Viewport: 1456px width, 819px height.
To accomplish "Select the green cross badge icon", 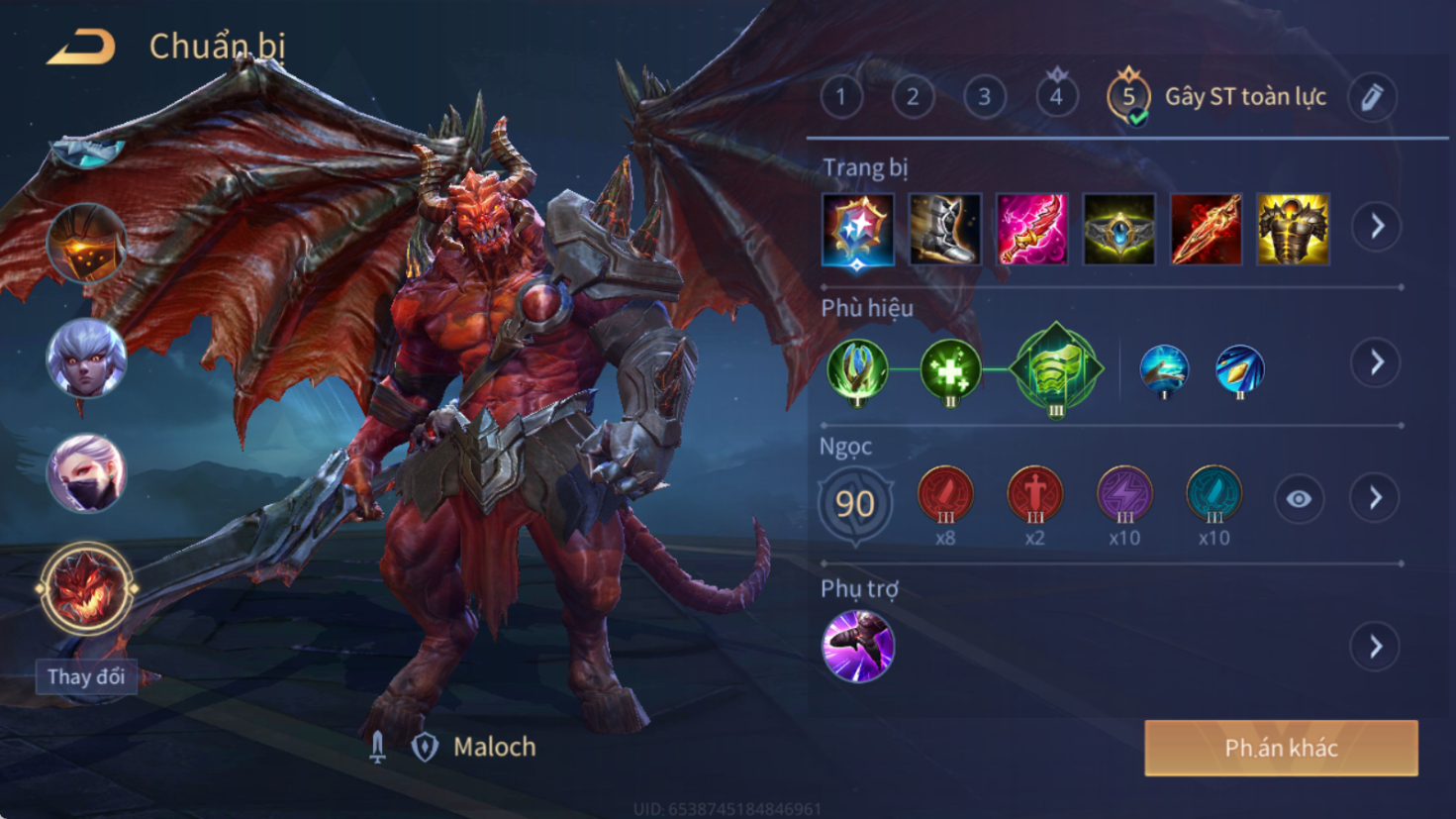I will click(x=949, y=370).
